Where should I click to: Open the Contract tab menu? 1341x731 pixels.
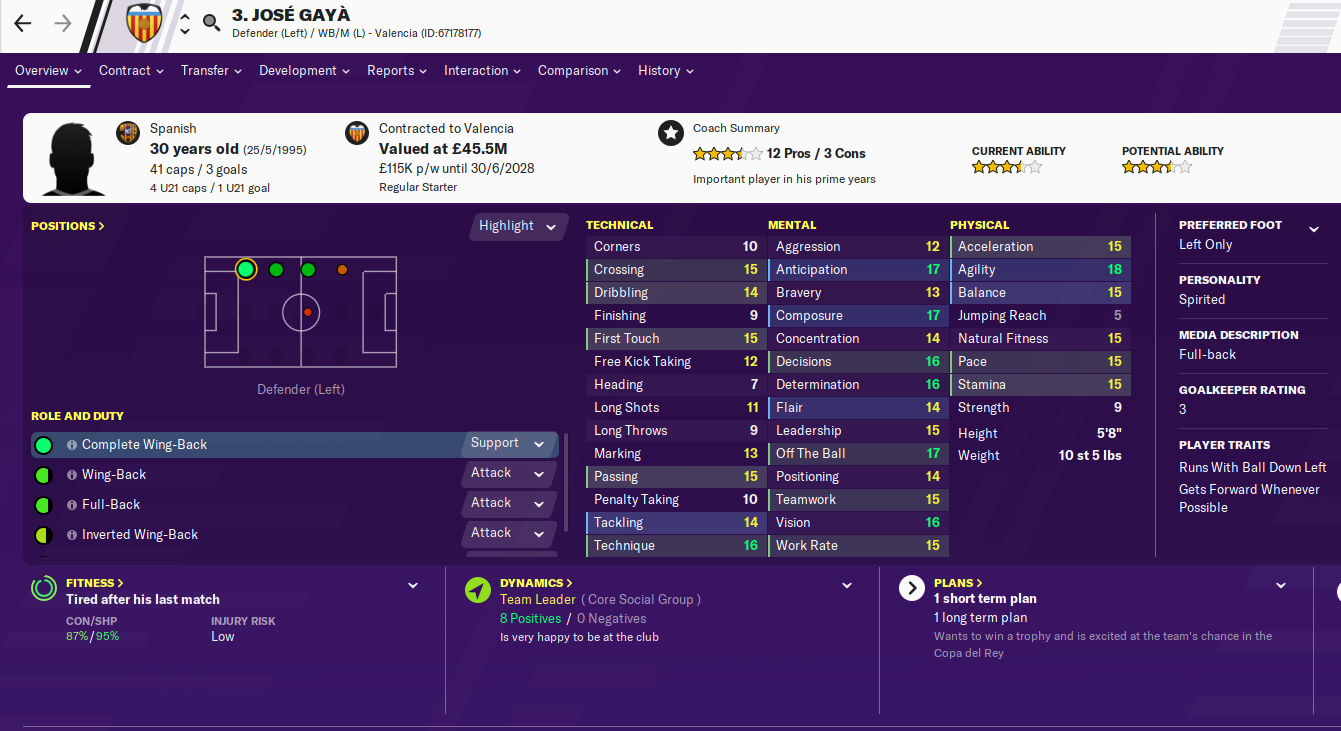point(131,71)
